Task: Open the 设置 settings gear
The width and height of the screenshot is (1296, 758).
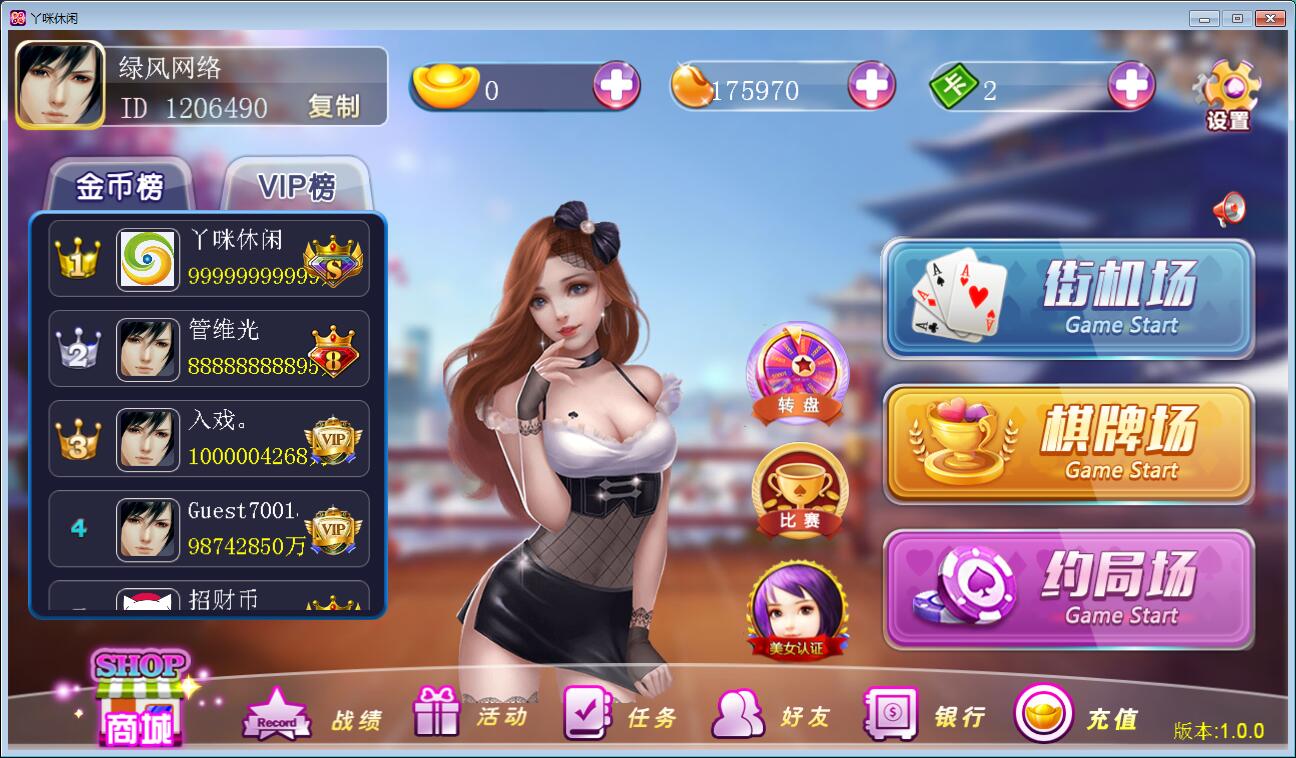Action: coord(1227,95)
